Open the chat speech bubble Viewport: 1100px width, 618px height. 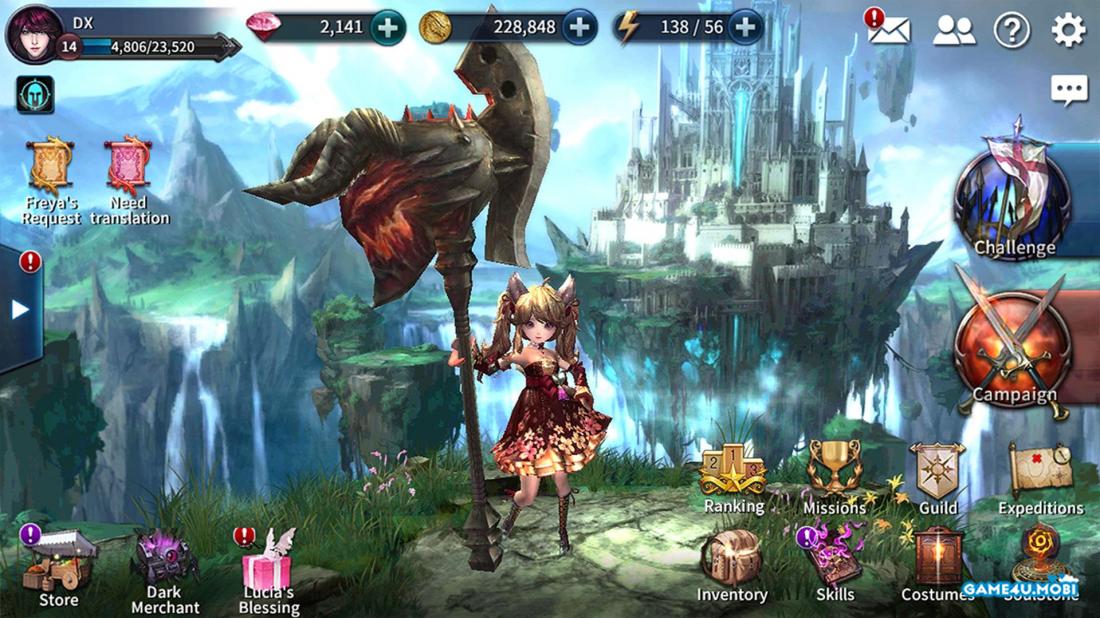pos(1069,91)
